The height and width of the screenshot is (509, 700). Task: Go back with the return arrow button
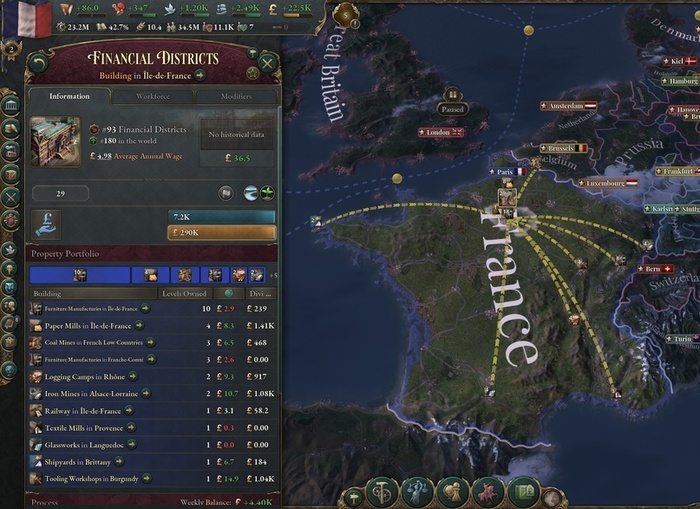tap(38, 66)
